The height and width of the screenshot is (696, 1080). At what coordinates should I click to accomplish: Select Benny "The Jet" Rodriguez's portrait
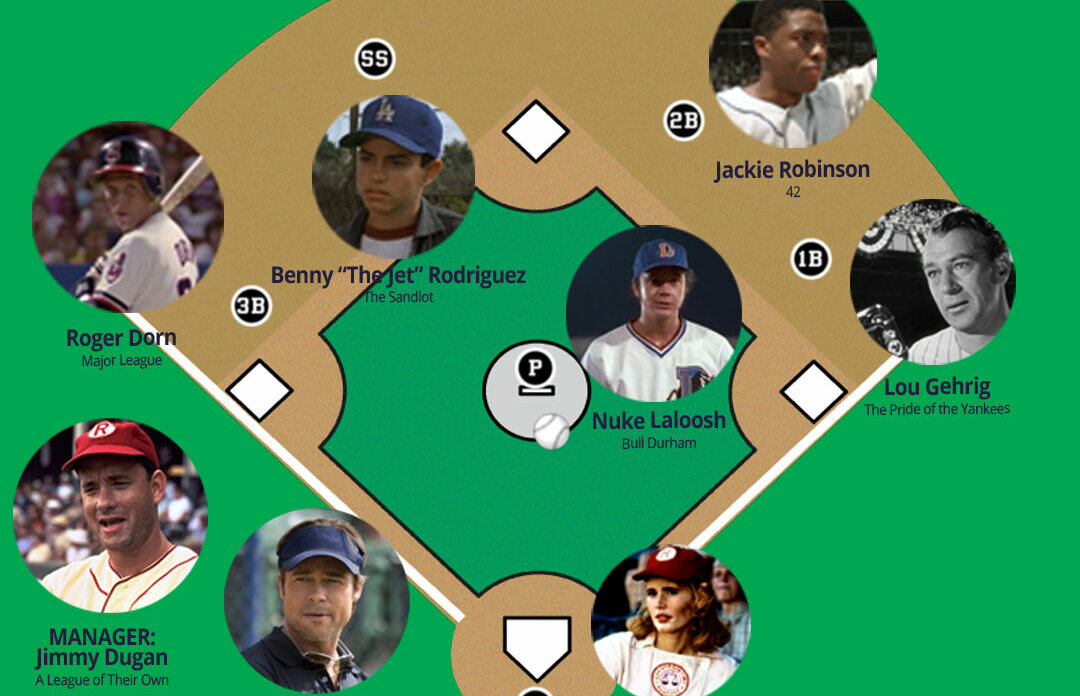pyautogui.click(x=393, y=176)
